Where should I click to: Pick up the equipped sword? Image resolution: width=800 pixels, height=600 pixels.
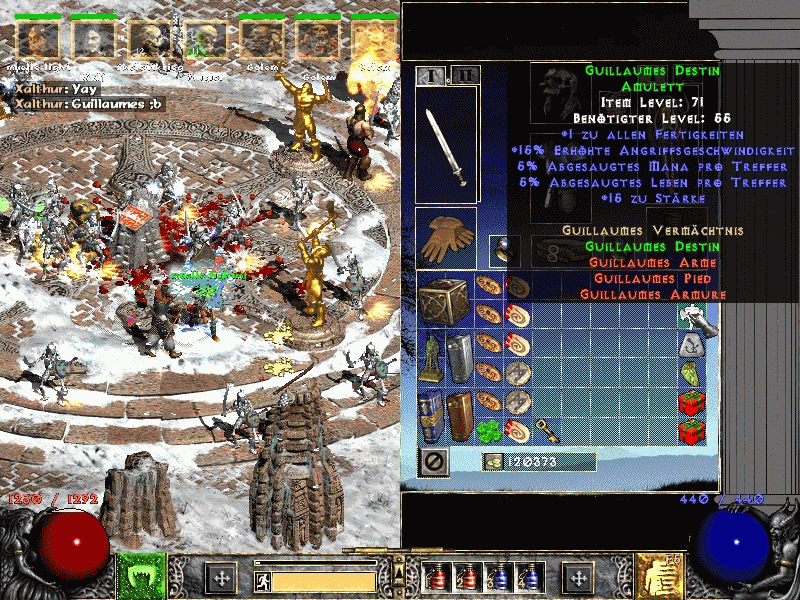coord(446,146)
